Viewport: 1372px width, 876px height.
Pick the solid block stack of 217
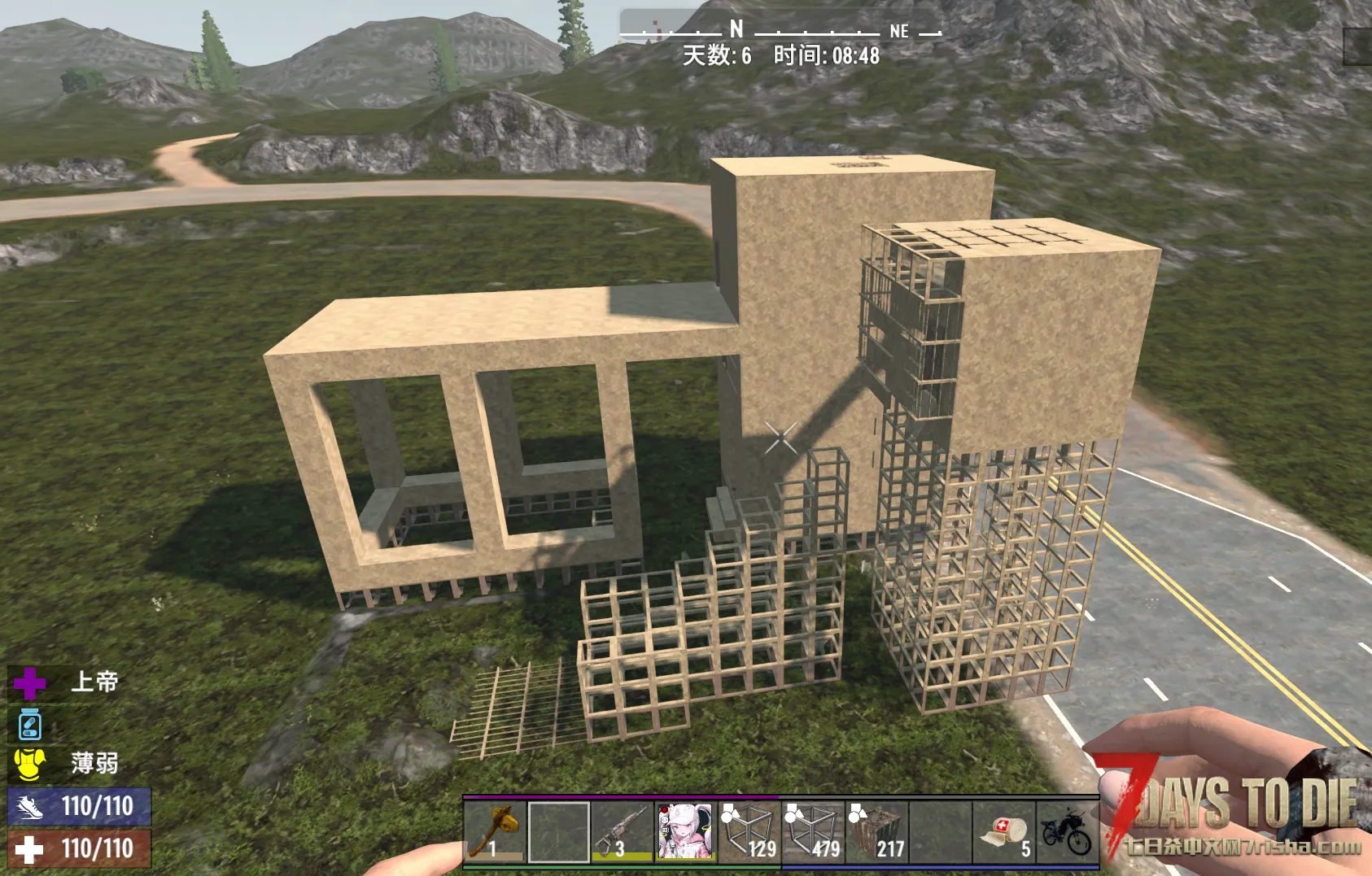[x=876, y=831]
